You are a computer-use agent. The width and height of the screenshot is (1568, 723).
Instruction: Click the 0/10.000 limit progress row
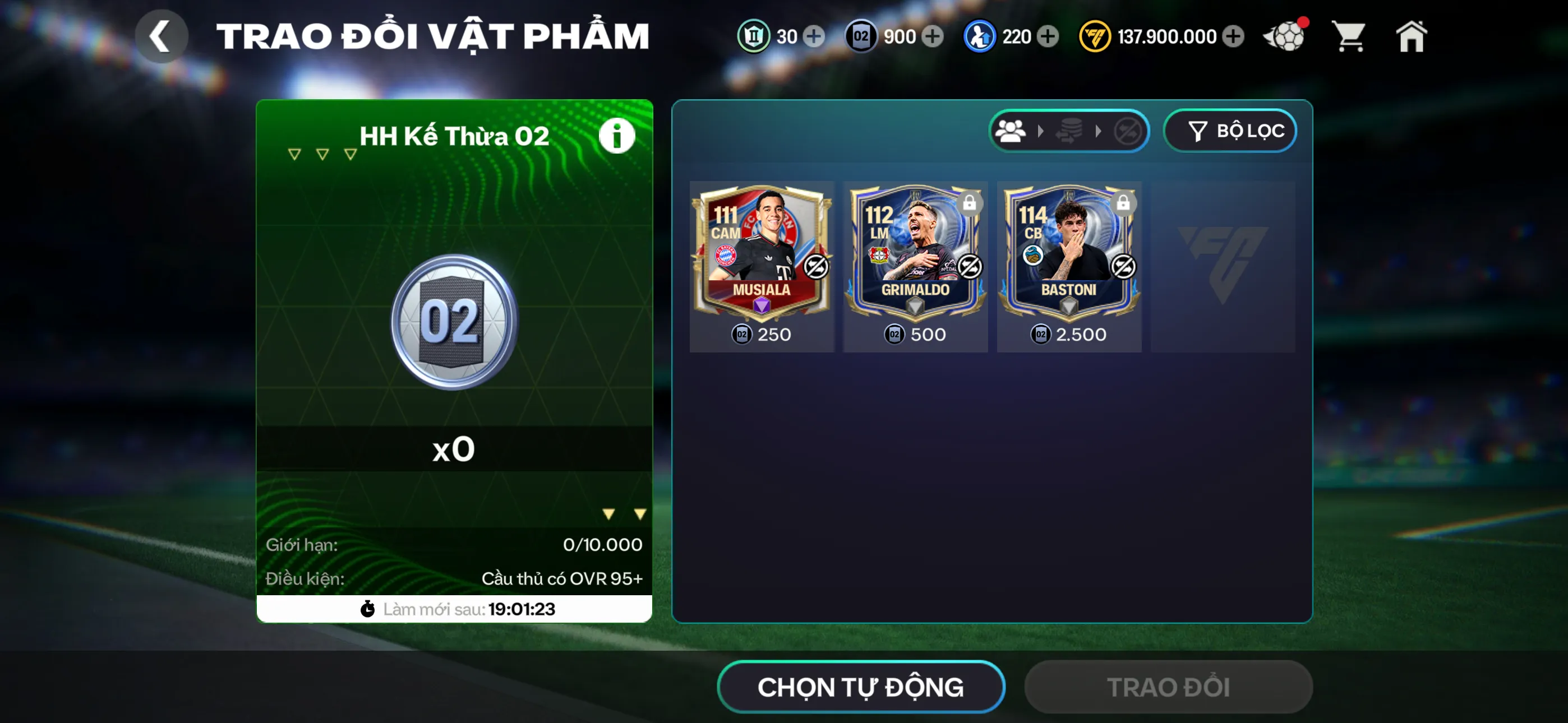tap(454, 545)
